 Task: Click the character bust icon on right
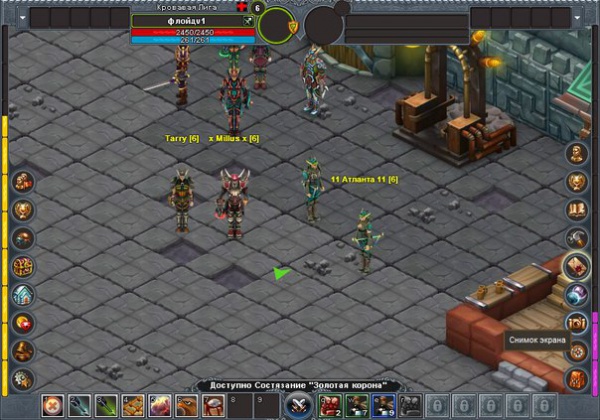(577, 154)
